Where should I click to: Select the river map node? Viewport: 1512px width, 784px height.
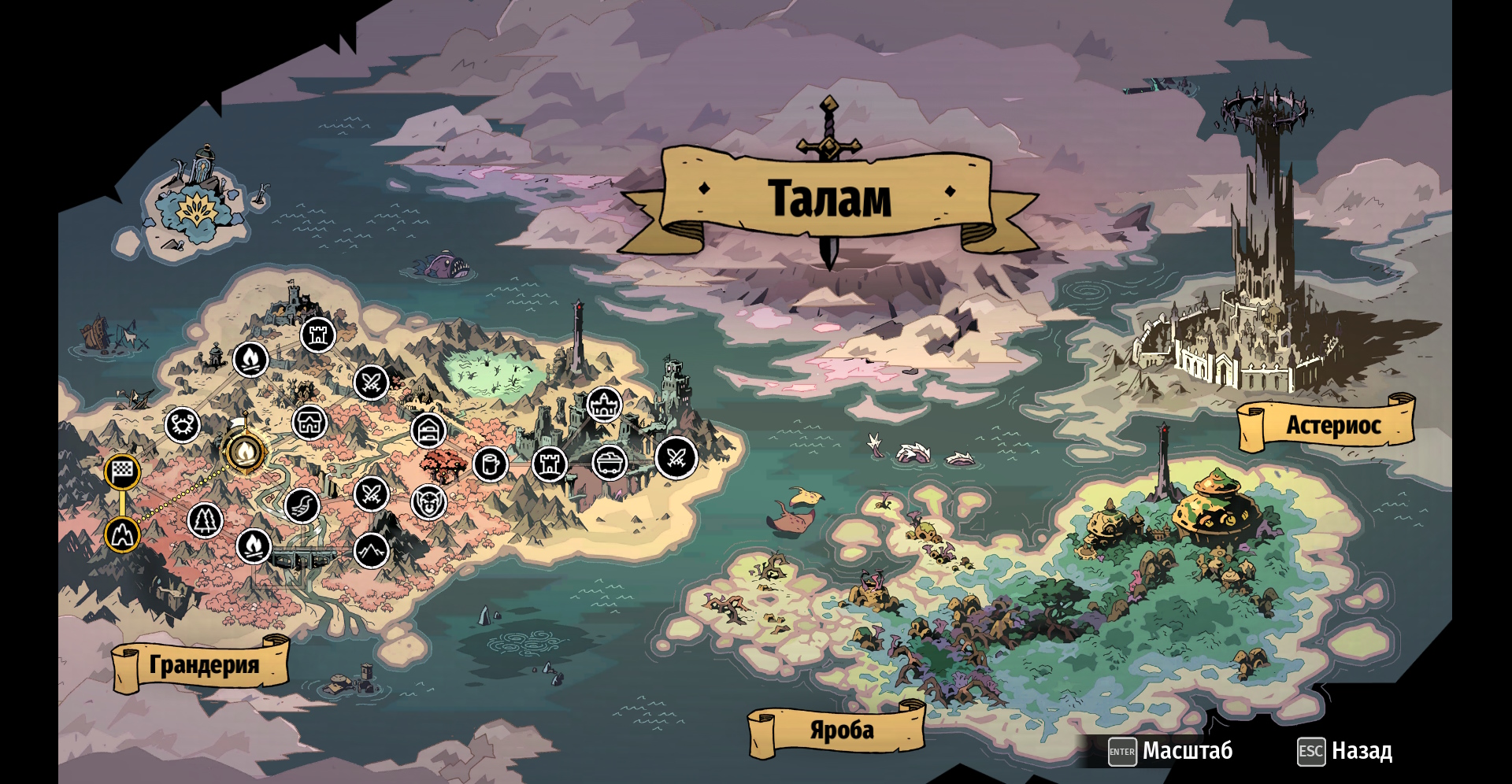[302, 506]
